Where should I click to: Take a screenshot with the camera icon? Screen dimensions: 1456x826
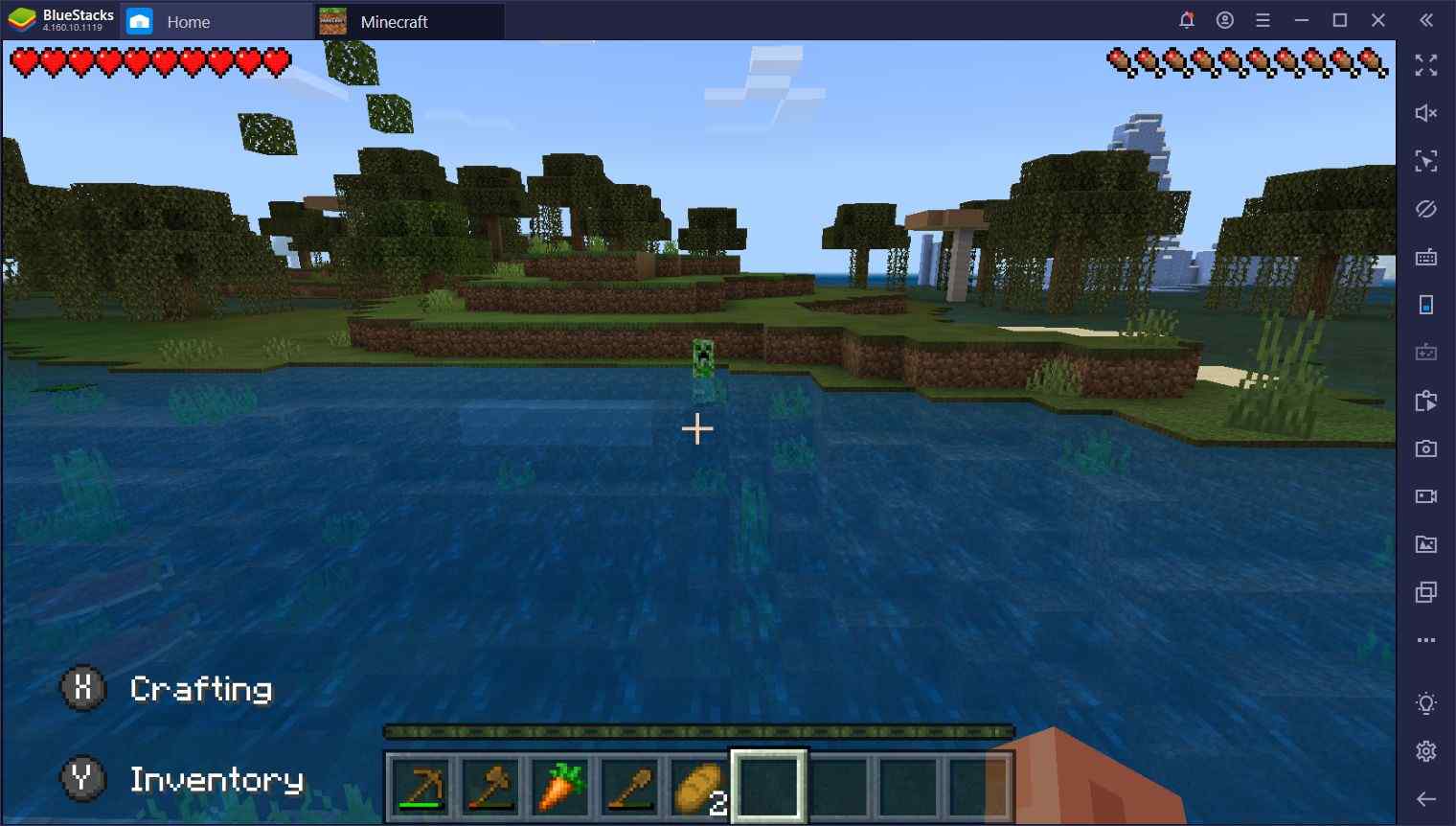(1426, 448)
